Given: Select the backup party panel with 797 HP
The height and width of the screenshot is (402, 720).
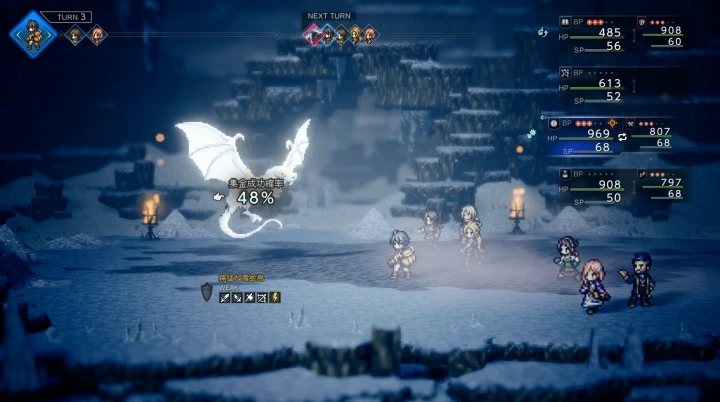Looking at the screenshot, I should tap(664, 185).
